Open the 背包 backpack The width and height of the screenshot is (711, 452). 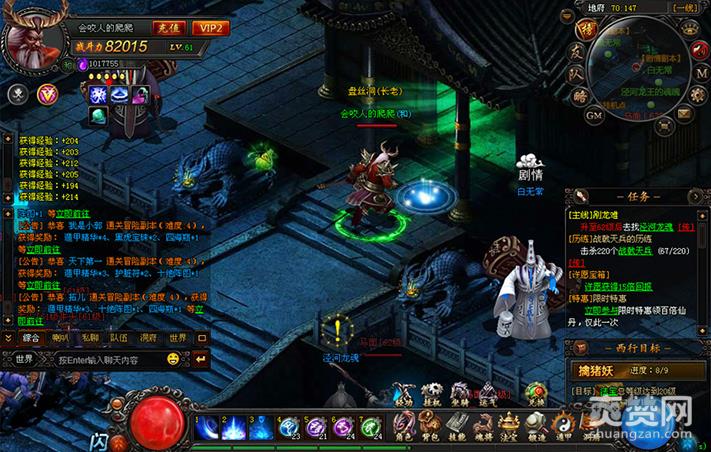tap(431, 427)
